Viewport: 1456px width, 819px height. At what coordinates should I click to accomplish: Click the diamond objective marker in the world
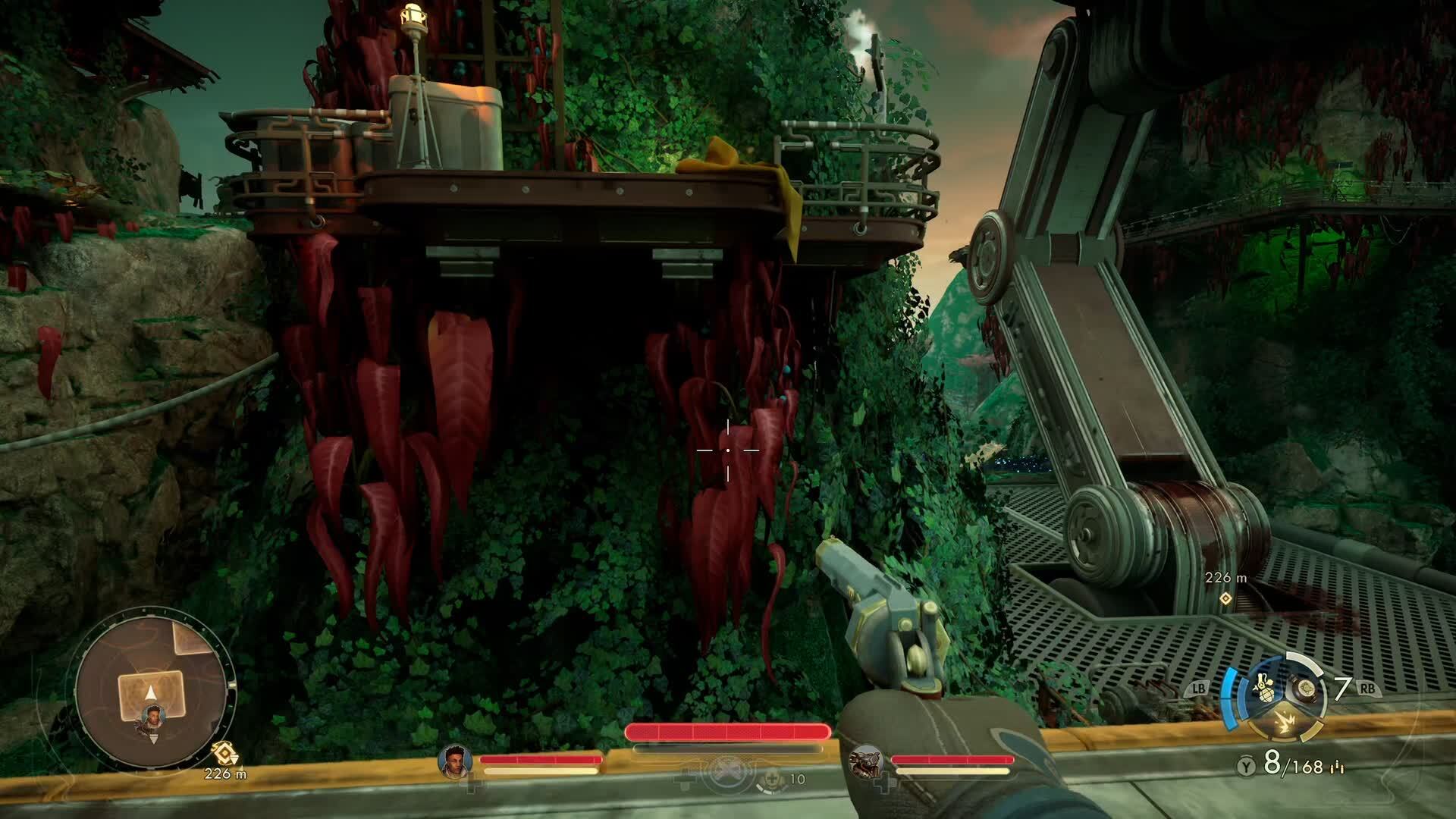tap(1224, 598)
